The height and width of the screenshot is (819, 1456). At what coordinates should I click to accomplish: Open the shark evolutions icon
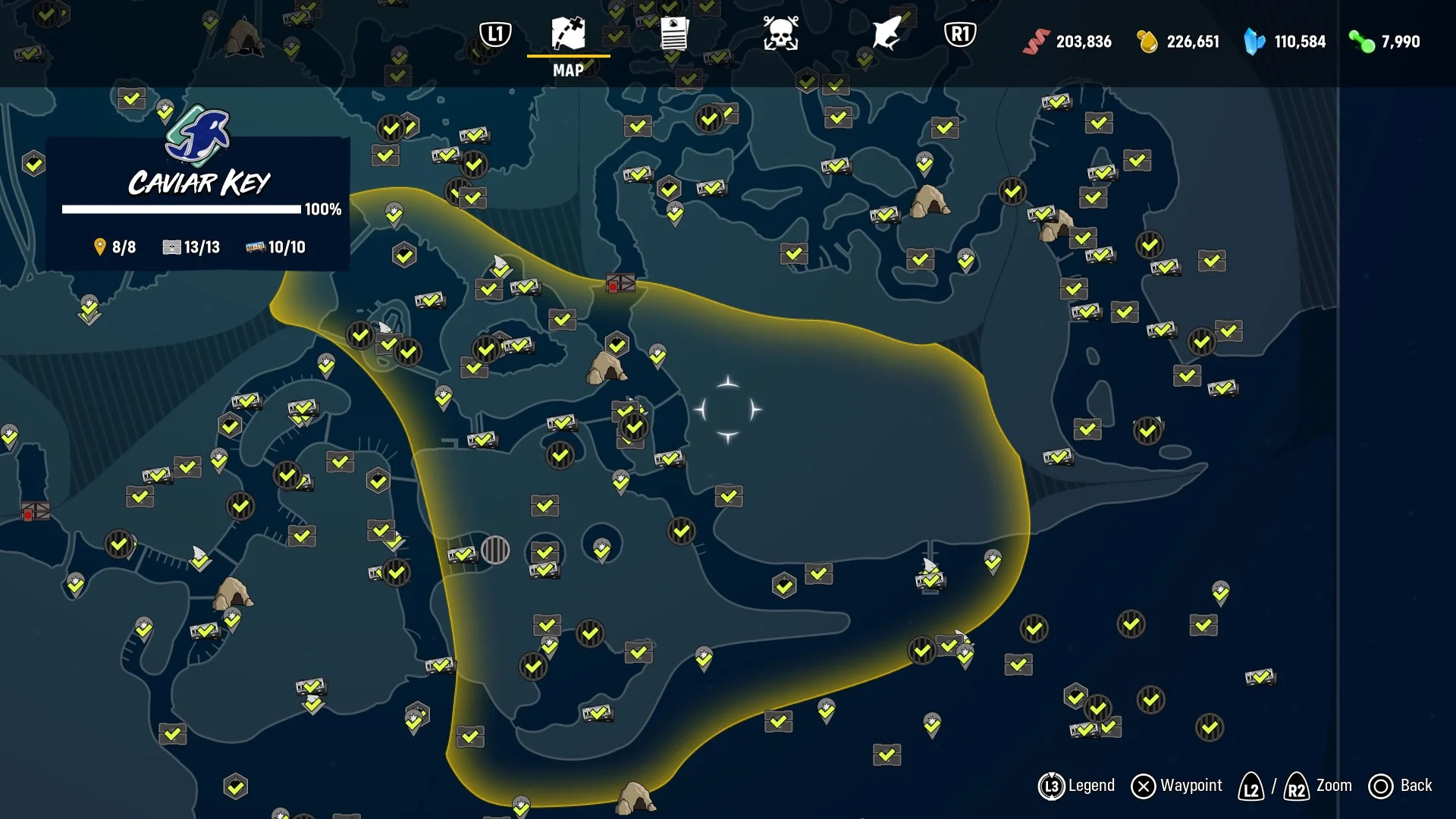coord(883,33)
